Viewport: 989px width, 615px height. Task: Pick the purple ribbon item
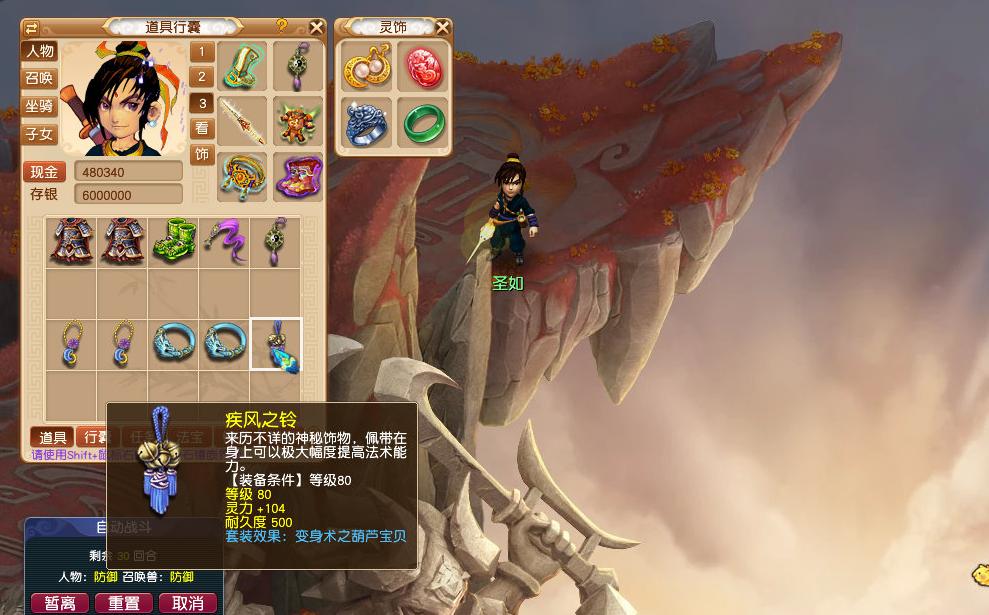pos(224,242)
